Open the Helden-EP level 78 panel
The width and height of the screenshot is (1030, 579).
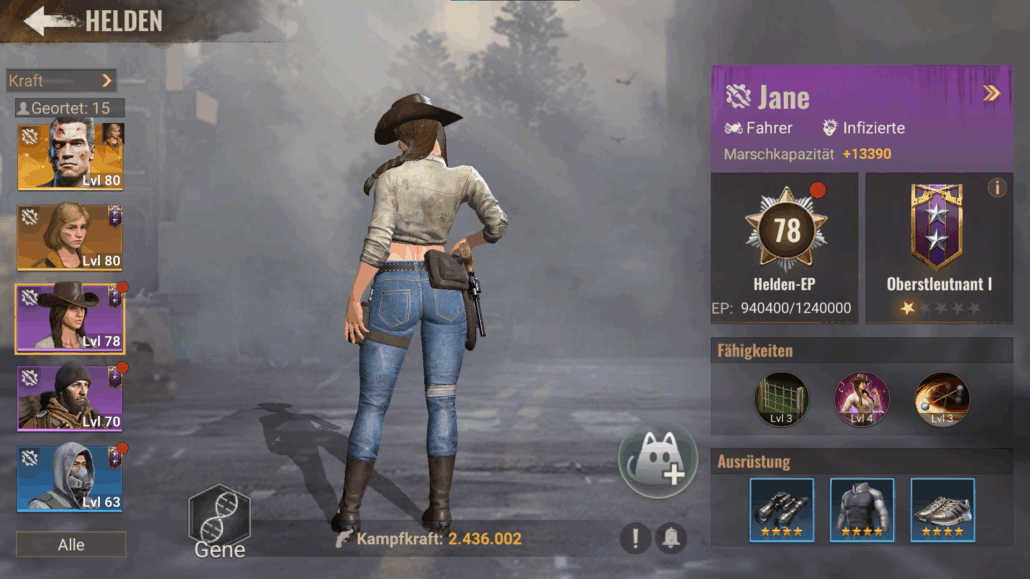coord(785,247)
